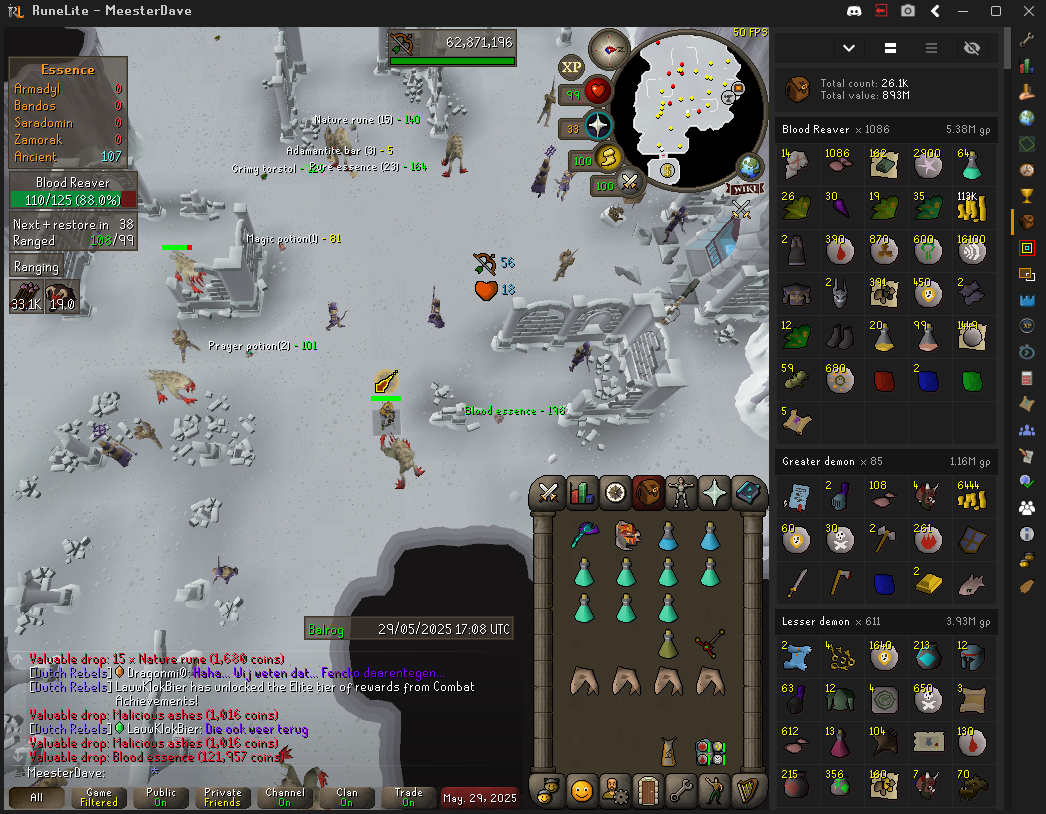Screen dimensions: 1046x814
Task: Click the compass to face north
Action: pos(609,48)
